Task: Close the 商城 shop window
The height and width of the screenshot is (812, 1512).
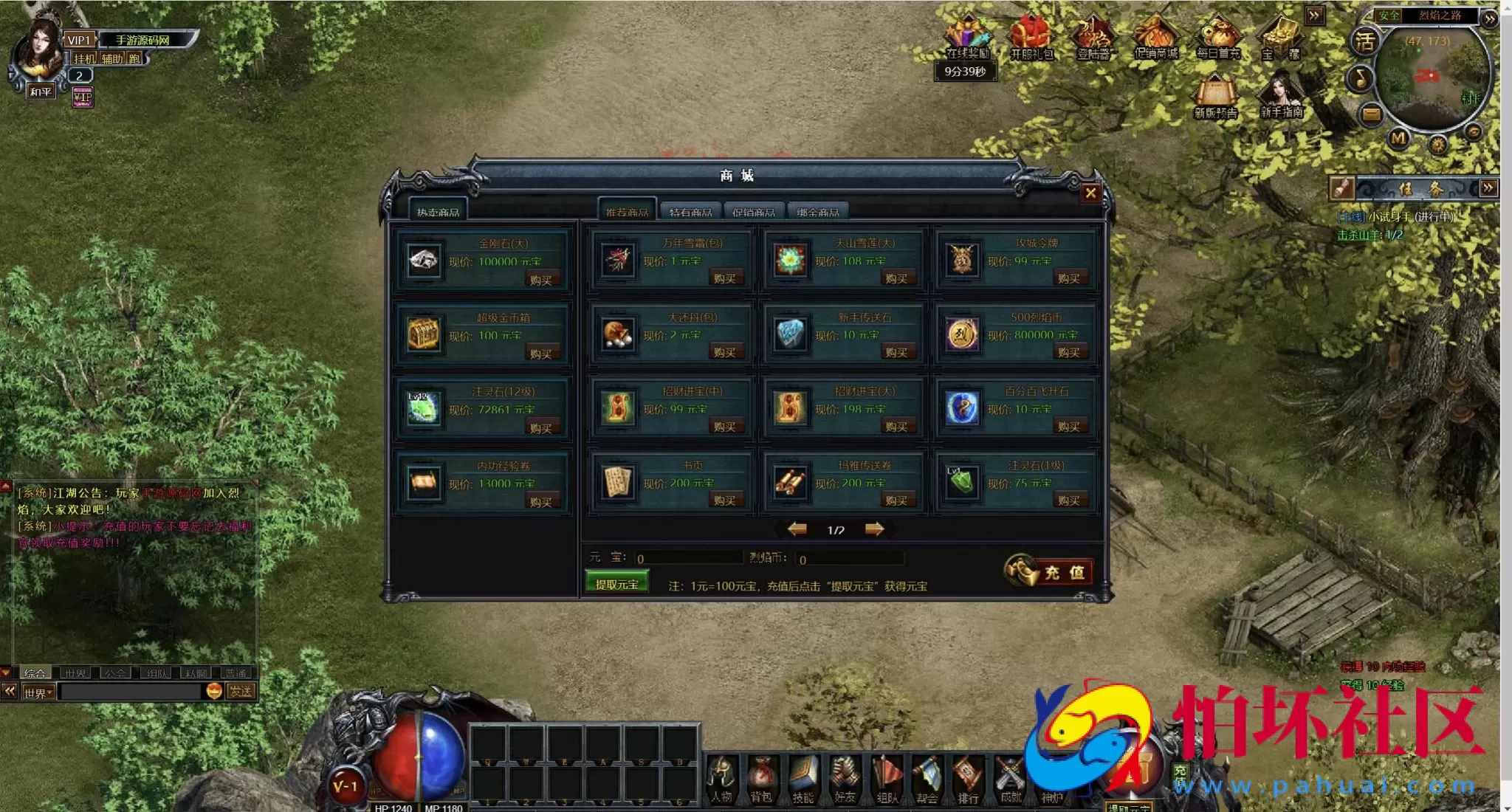Action: click(1090, 193)
